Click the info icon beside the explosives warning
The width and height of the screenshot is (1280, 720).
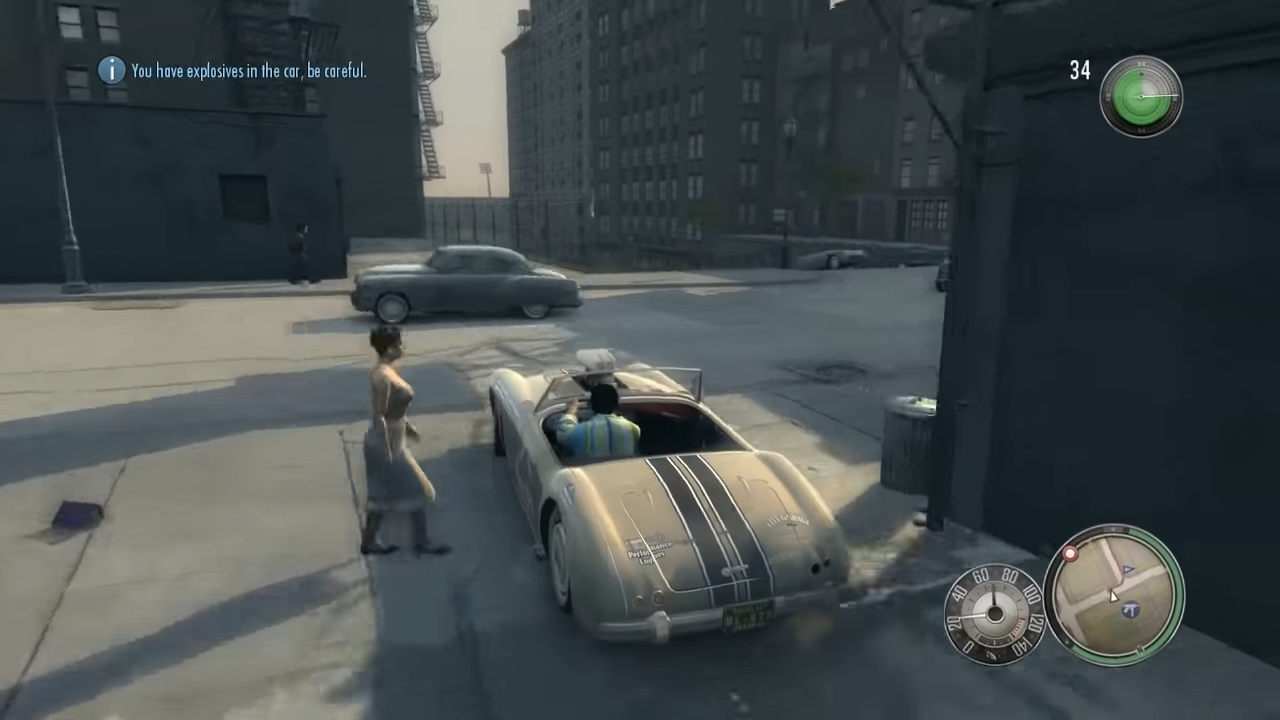pyautogui.click(x=112, y=71)
